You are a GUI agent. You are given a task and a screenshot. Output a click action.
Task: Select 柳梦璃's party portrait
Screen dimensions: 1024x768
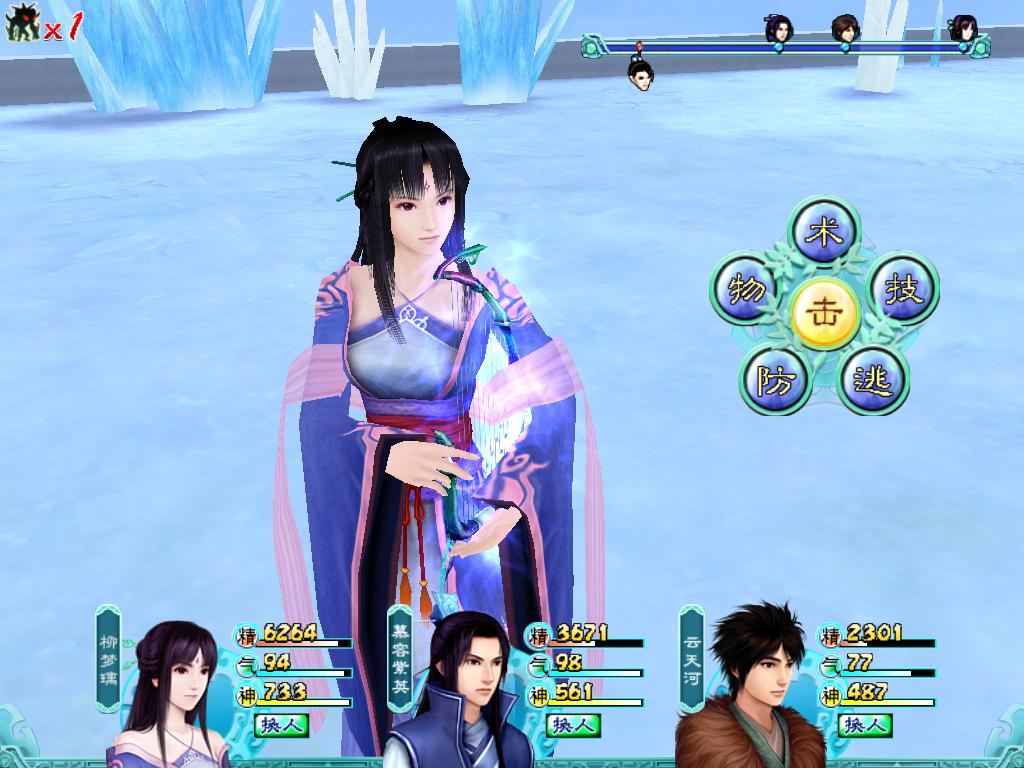[x=170, y=690]
